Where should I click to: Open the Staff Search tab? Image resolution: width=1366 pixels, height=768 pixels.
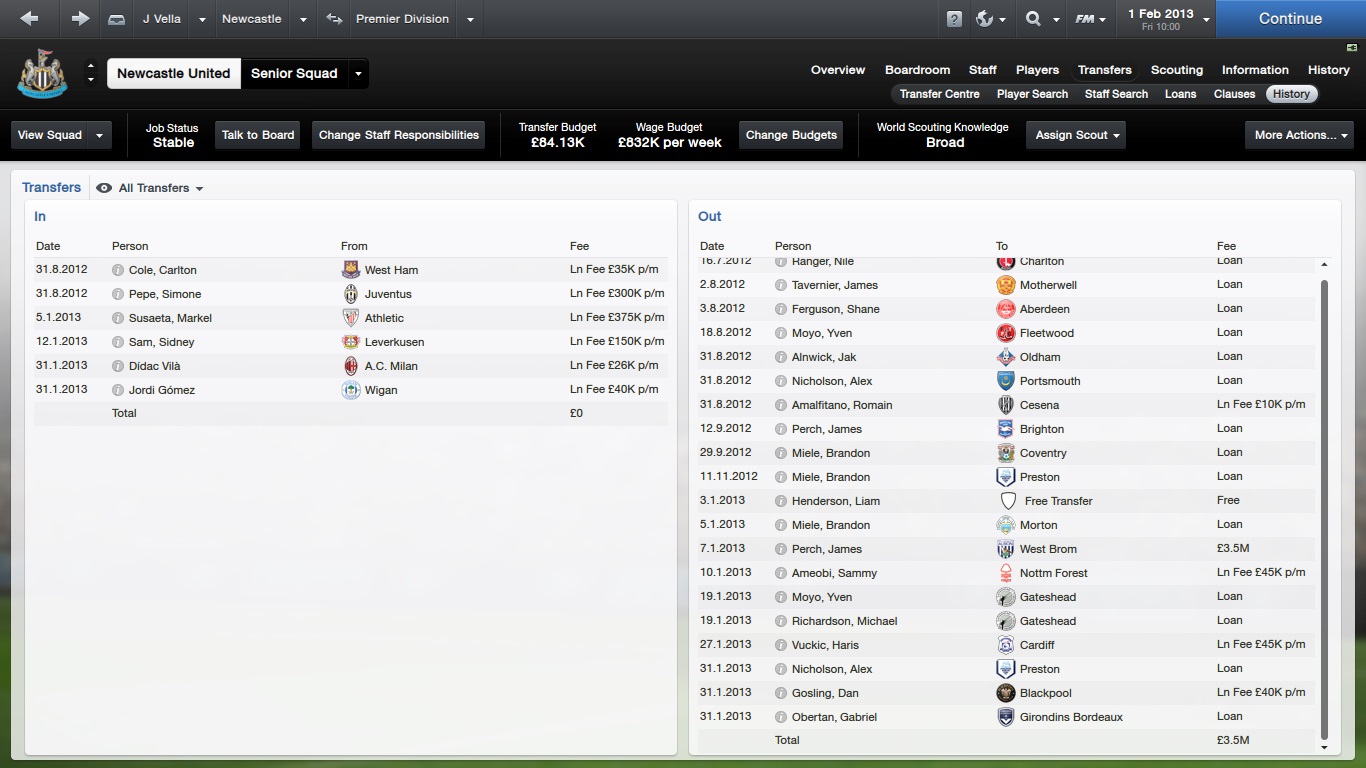click(x=1116, y=94)
